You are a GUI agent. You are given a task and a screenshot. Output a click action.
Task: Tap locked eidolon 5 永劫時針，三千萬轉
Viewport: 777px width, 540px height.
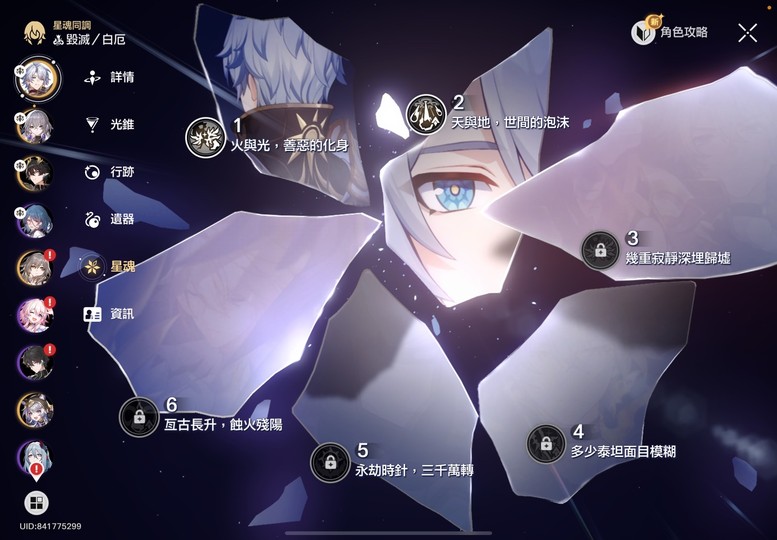point(330,462)
